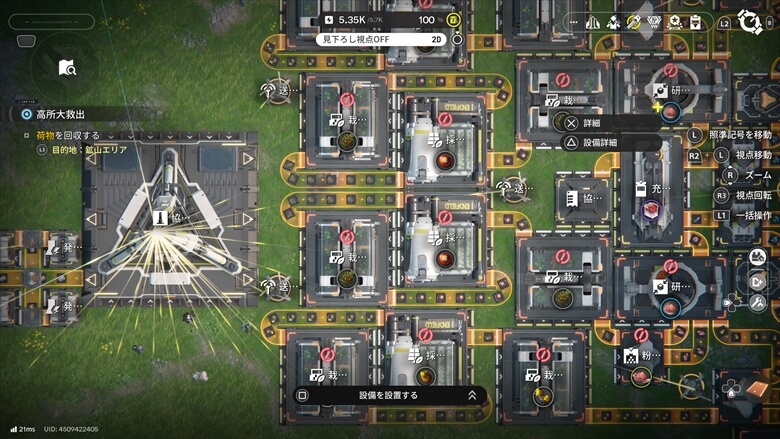Choose the 設備詳細 option
Screen dimensions: 780x439
(599, 142)
